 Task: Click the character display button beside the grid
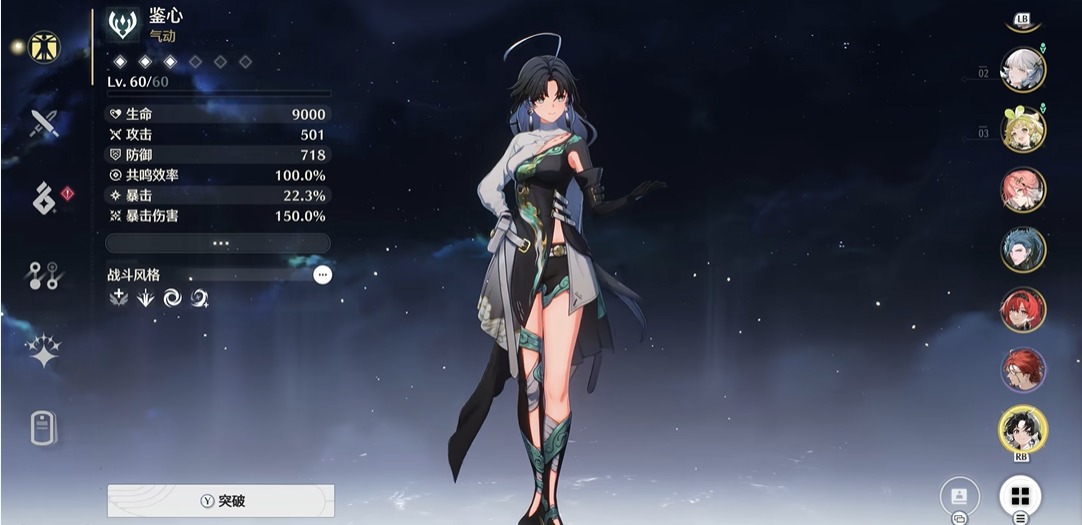click(x=960, y=495)
